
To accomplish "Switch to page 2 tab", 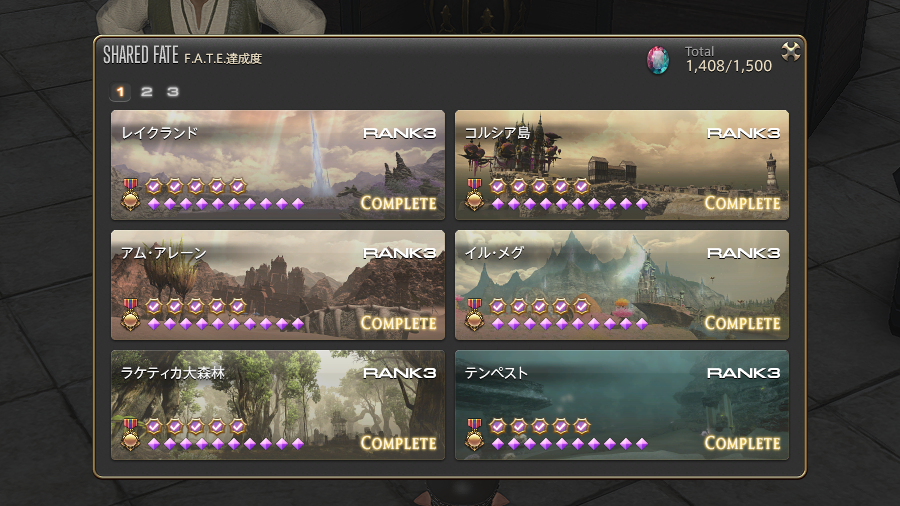I will coord(146,92).
